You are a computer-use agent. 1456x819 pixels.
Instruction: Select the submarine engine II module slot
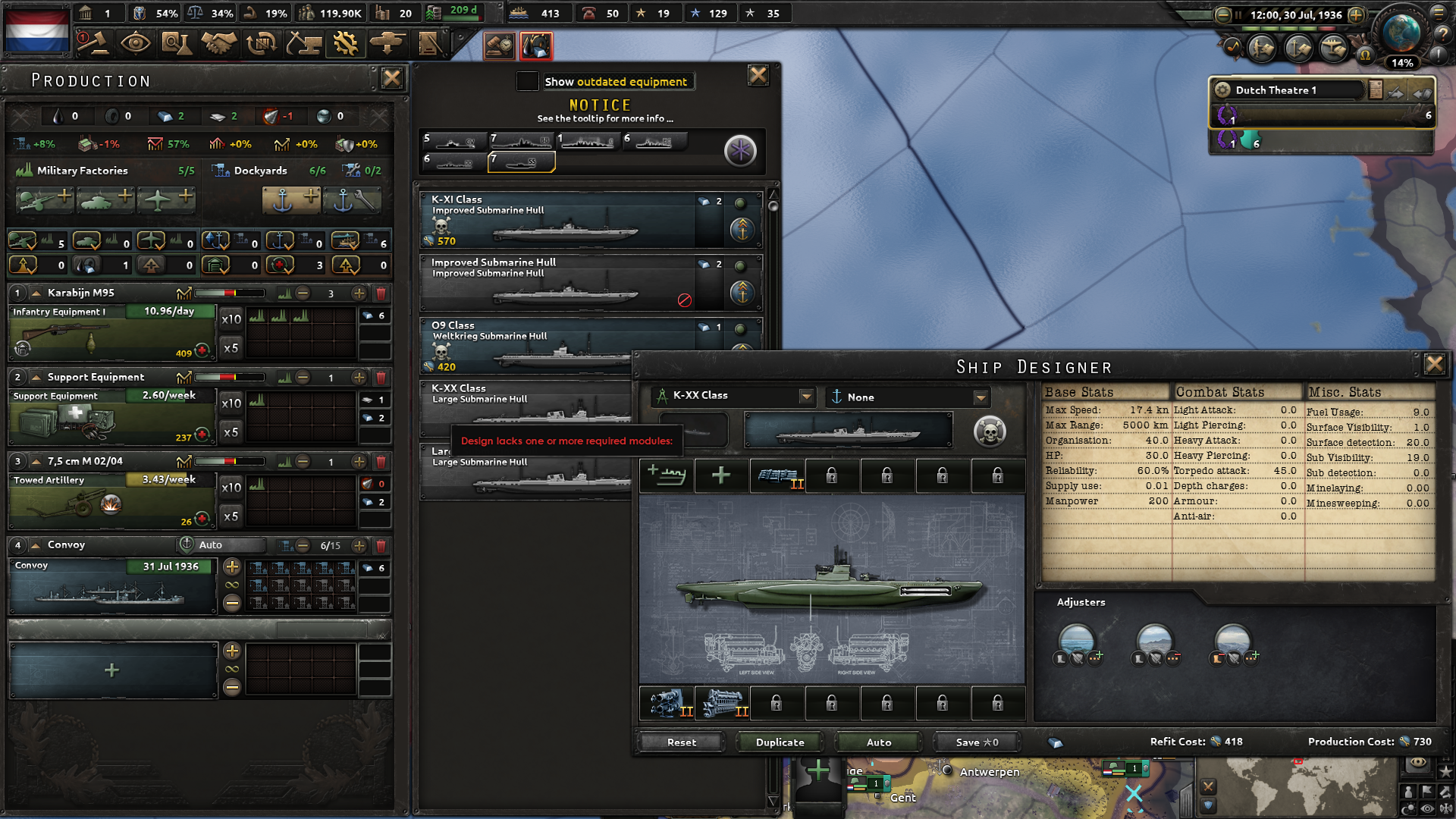coord(722,703)
